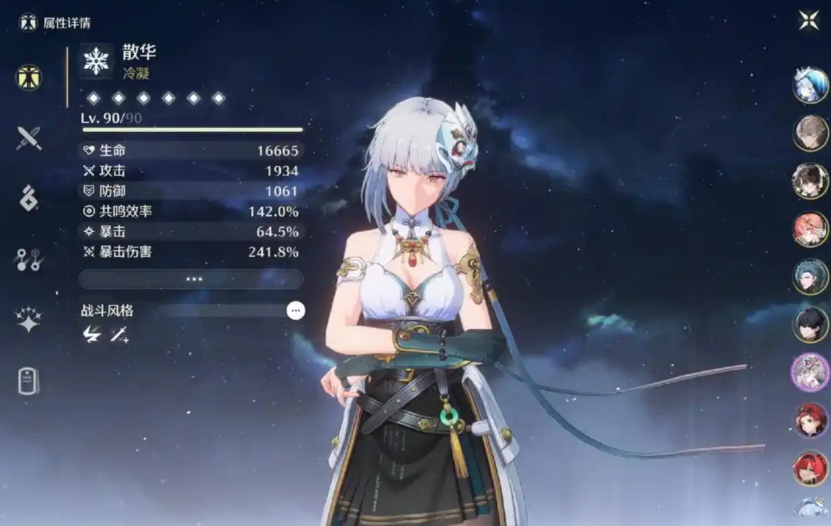Select the light-blue-haired character portrait
Viewport: 831px width, 526px height.
click(810, 86)
